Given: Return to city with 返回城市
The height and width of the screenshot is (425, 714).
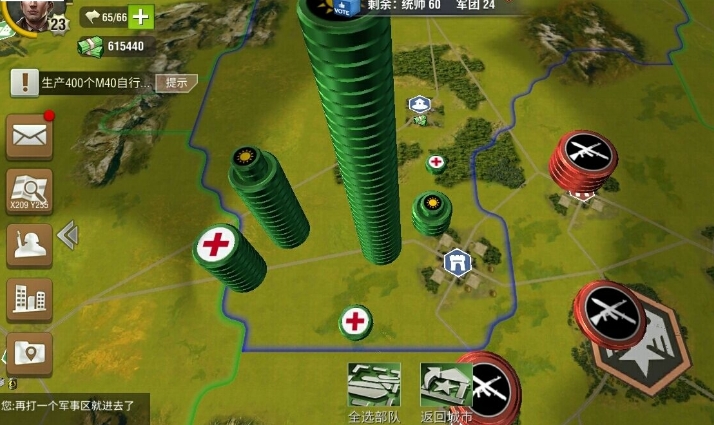Looking at the screenshot, I should point(446,392).
